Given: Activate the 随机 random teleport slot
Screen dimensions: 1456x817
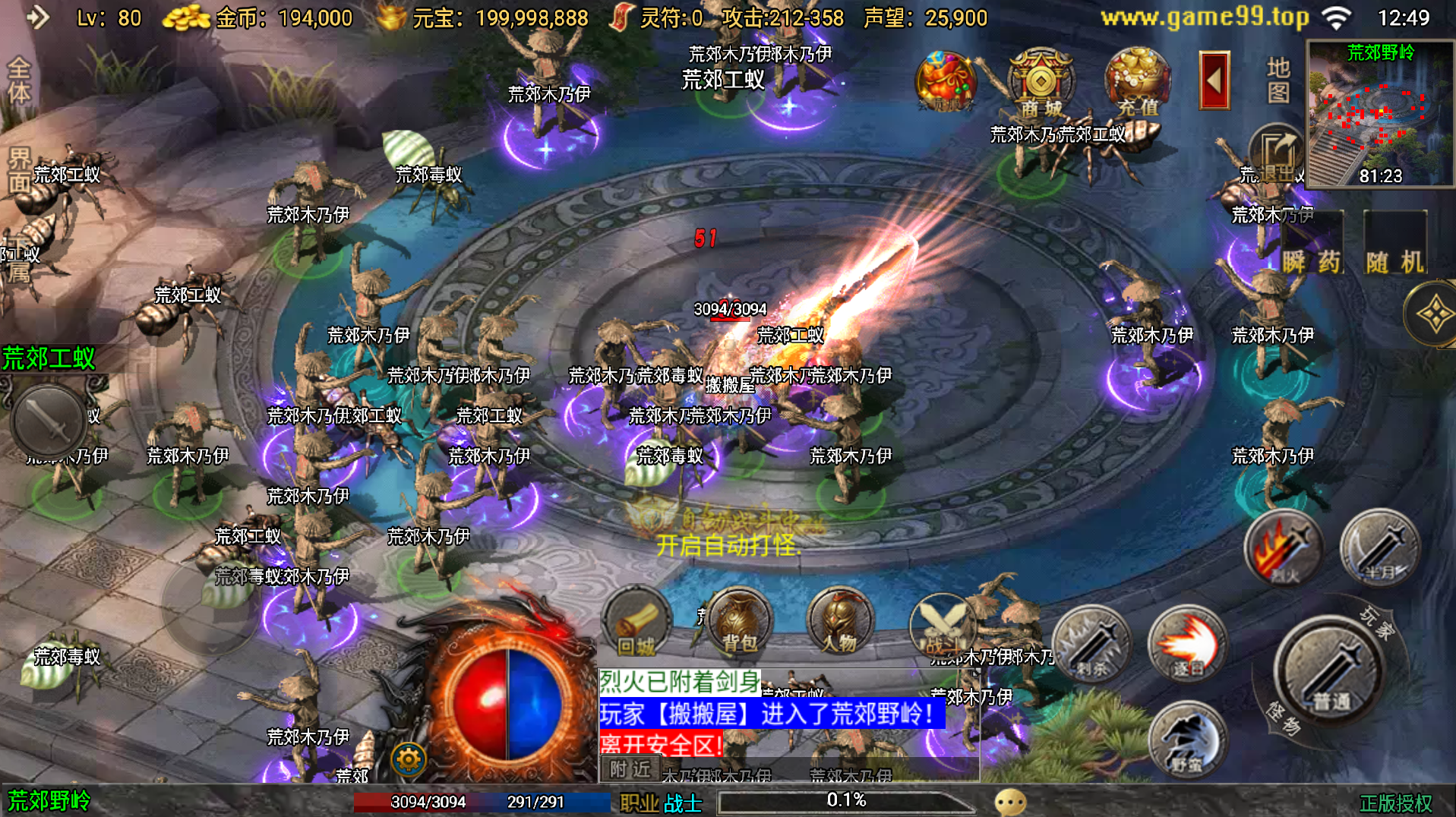Looking at the screenshot, I should coord(1395,244).
